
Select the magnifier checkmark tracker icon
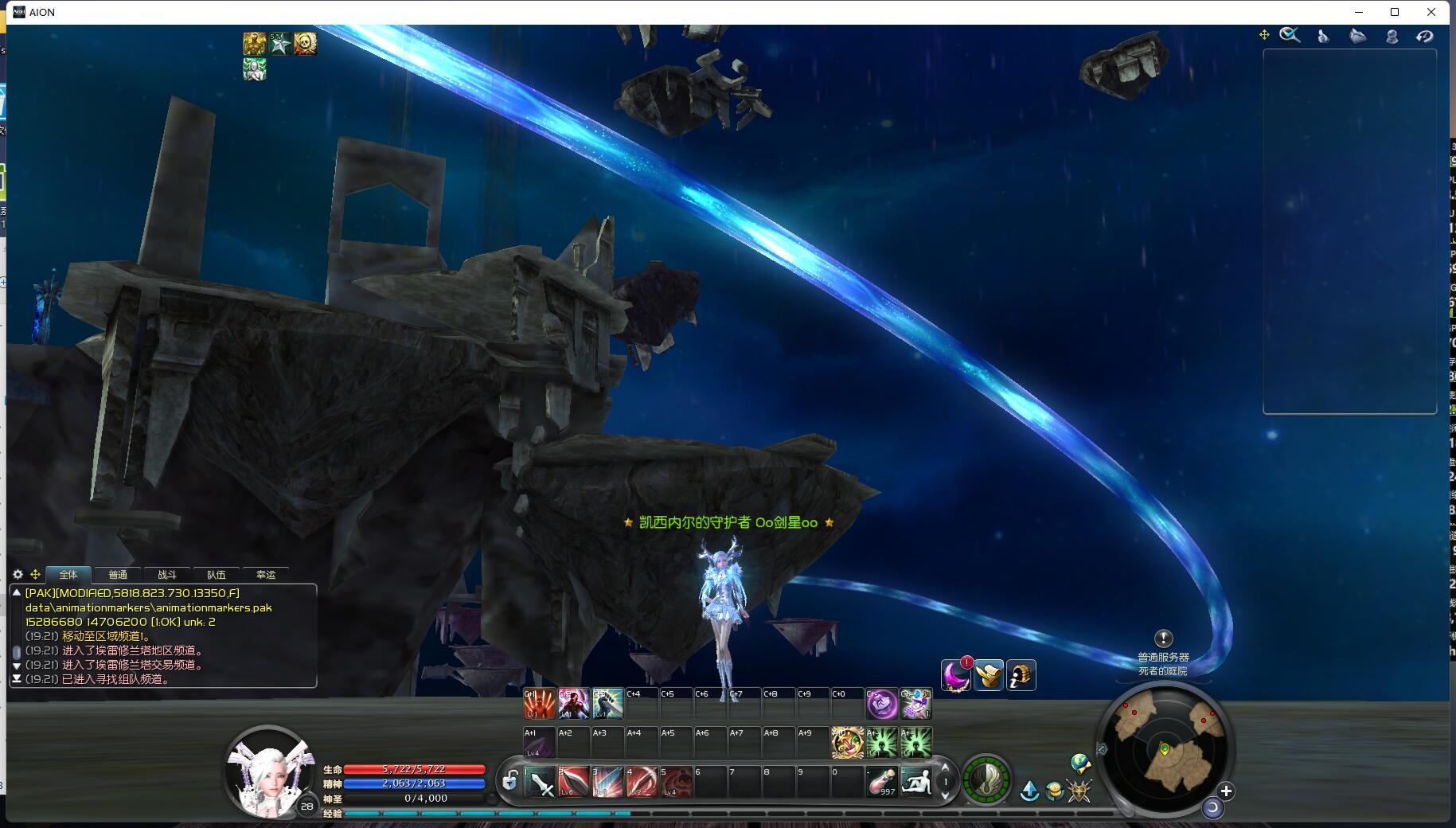[1290, 35]
